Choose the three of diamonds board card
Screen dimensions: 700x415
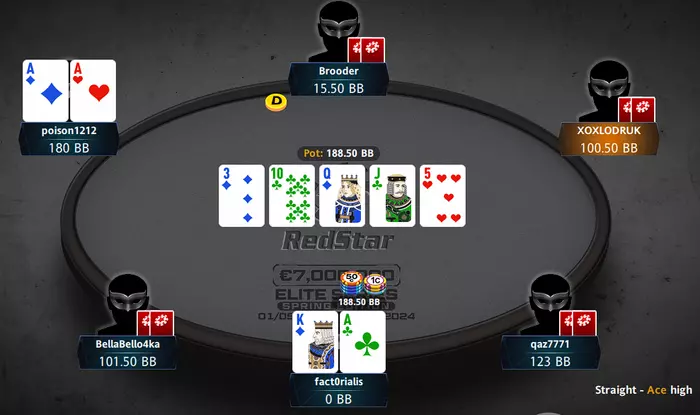(242, 196)
